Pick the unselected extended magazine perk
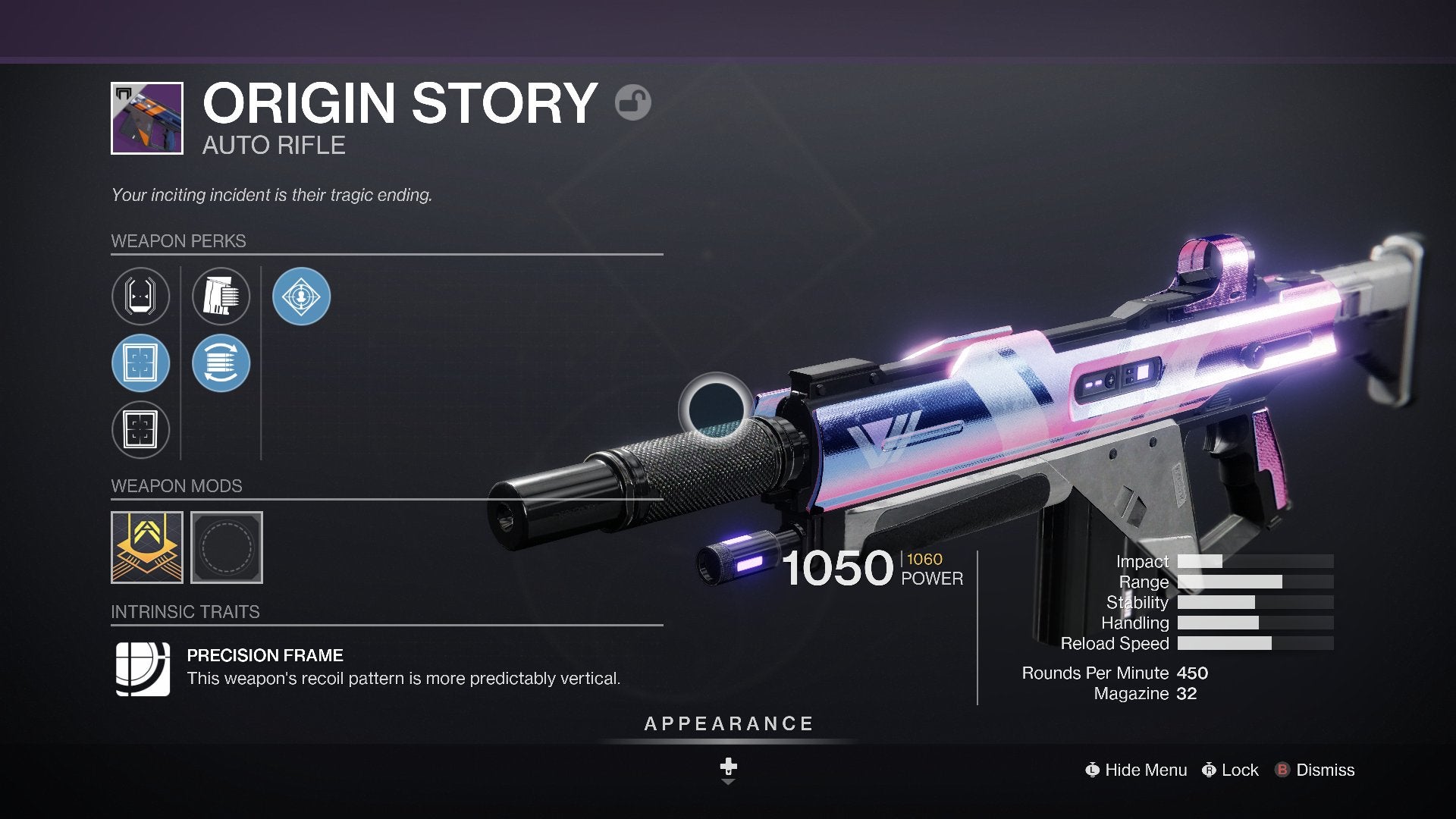 pyautogui.click(x=221, y=297)
